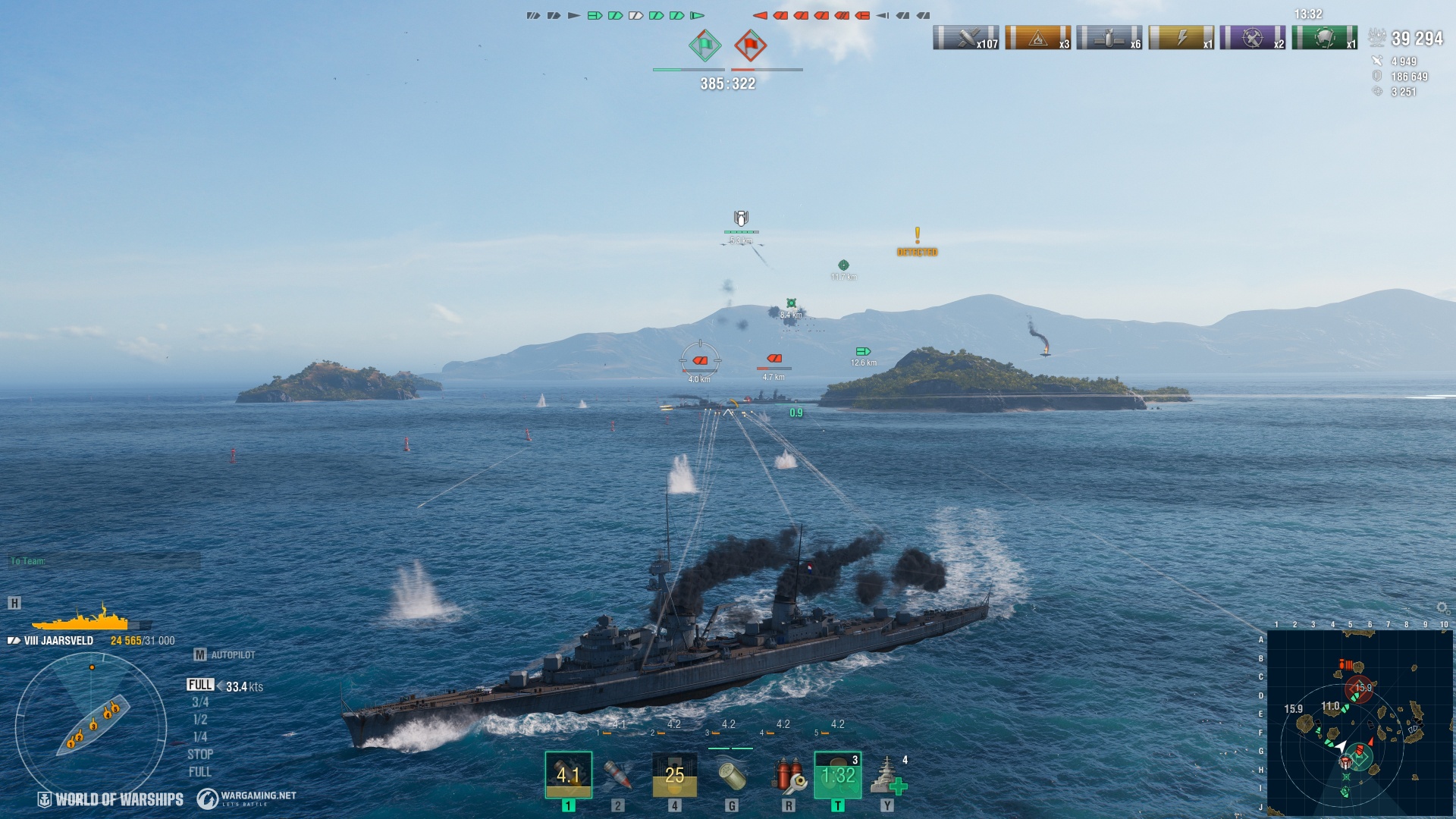Screen dimensions: 1456x819
Task: Click the To Team chat box
Action: [104, 561]
